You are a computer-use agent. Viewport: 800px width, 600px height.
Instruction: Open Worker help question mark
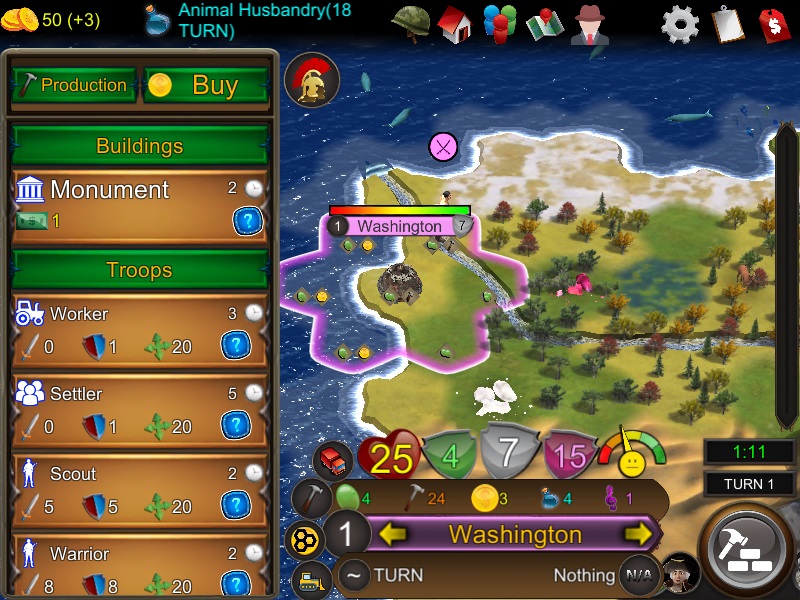(x=234, y=346)
